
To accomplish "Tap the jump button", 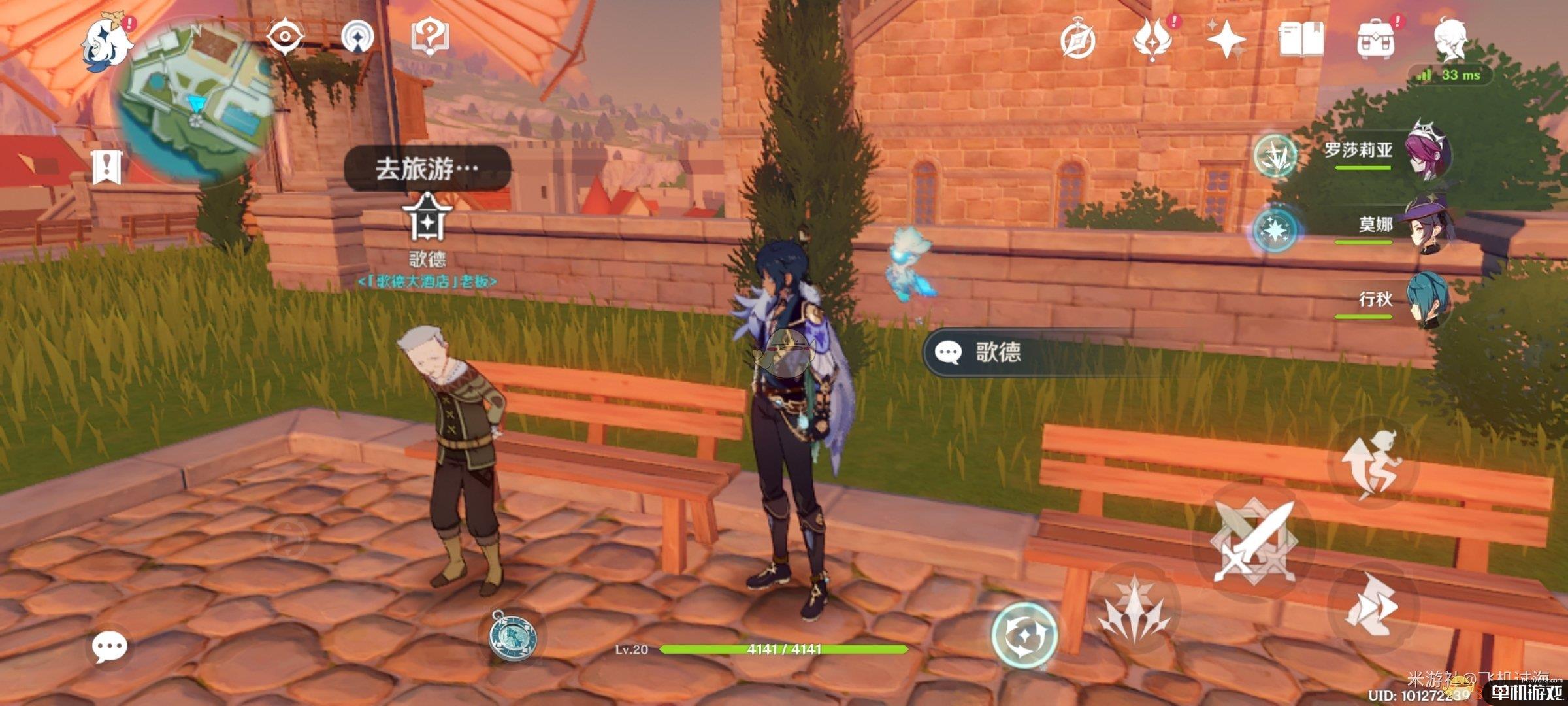I will tap(1372, 464).
